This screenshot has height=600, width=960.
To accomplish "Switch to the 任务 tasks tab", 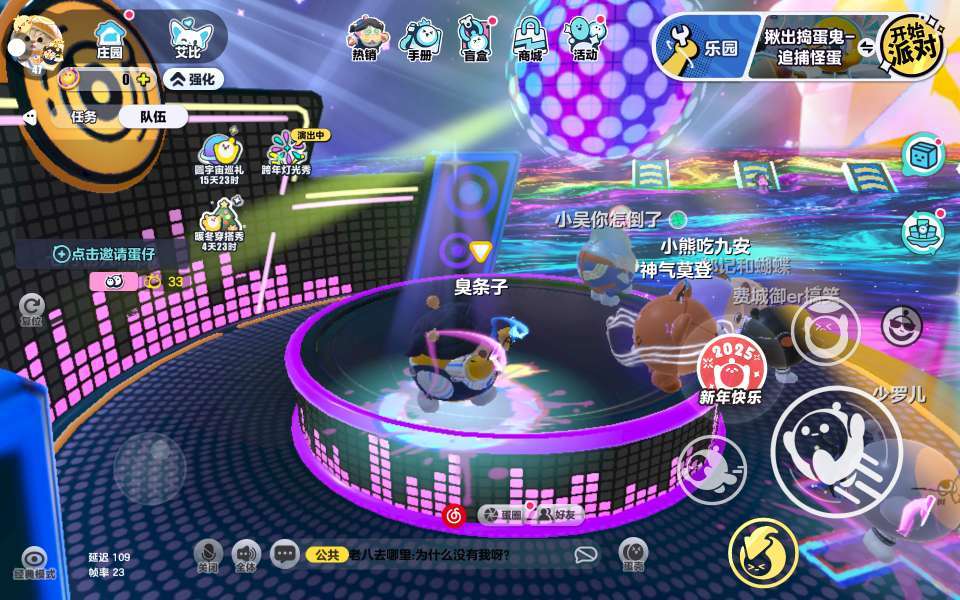I will (84, 116).
